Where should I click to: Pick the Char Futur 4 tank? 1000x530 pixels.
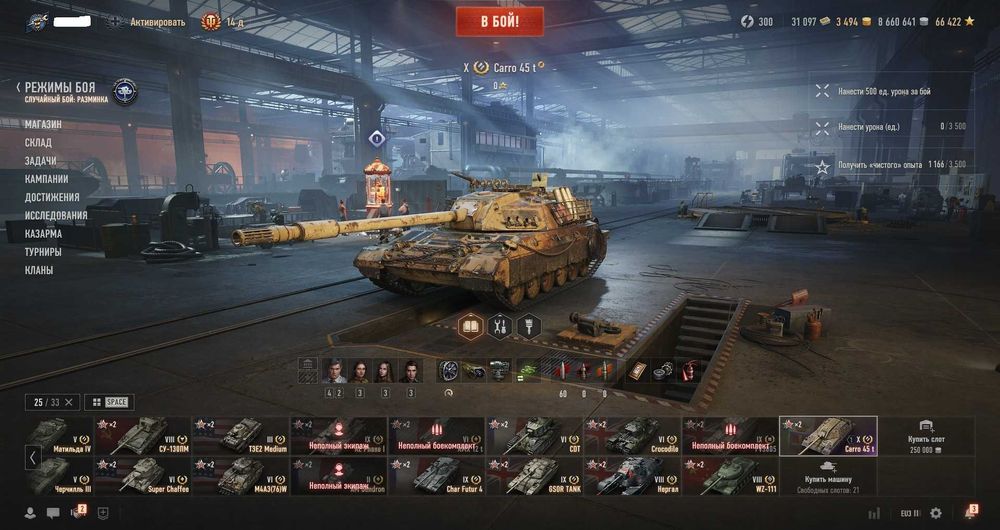click(438, 476)
